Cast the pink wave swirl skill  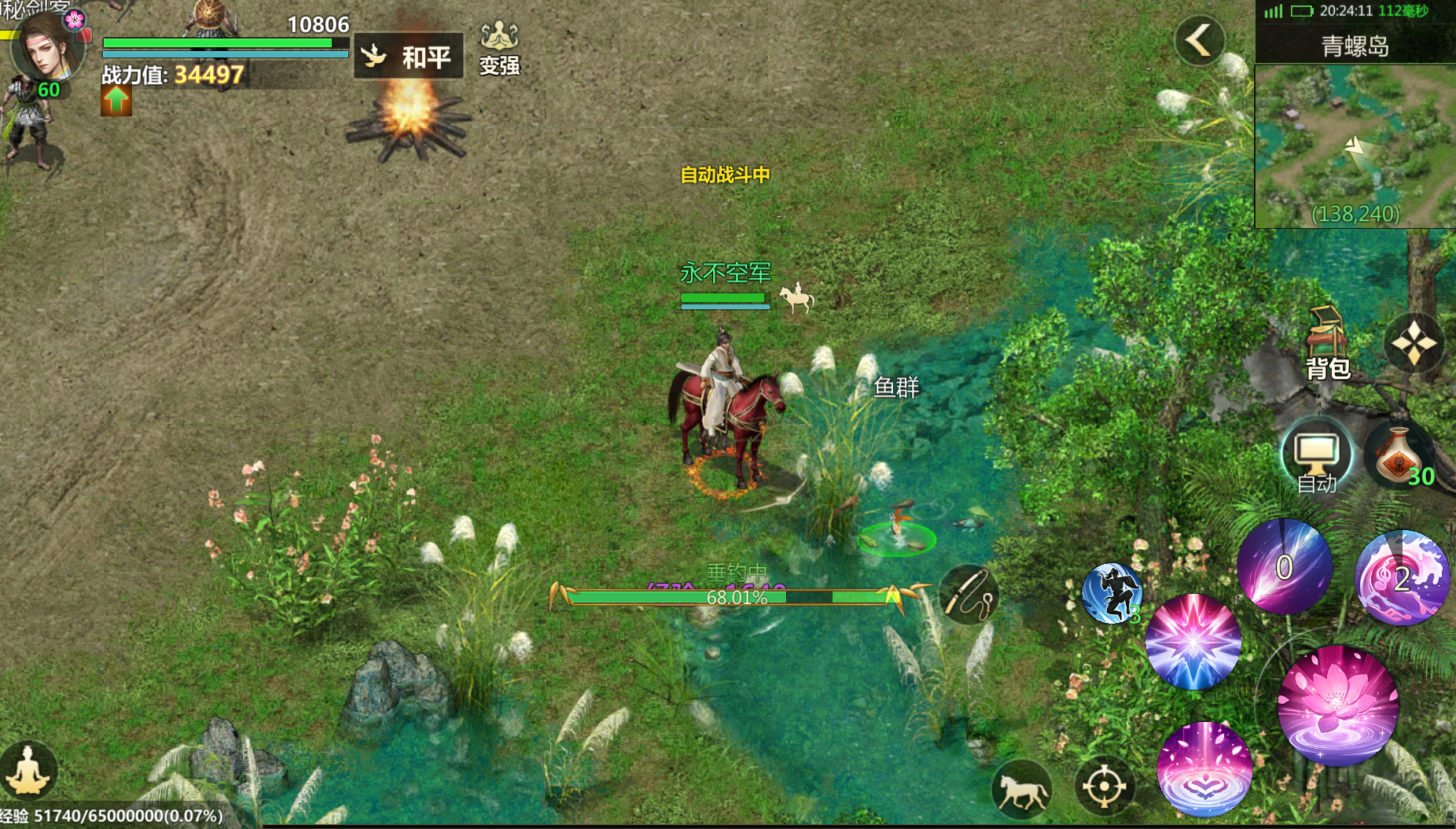pos(1402,578)
